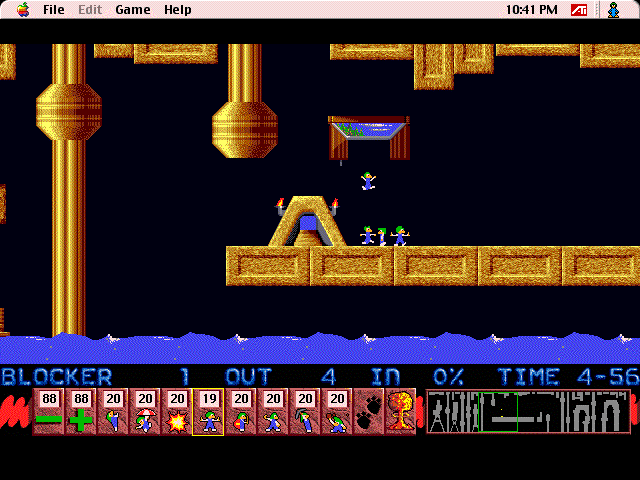Choose the Floater umbrella skill
Image resolution: width=640 pixels, height=480 pixels.
(144, 412)
